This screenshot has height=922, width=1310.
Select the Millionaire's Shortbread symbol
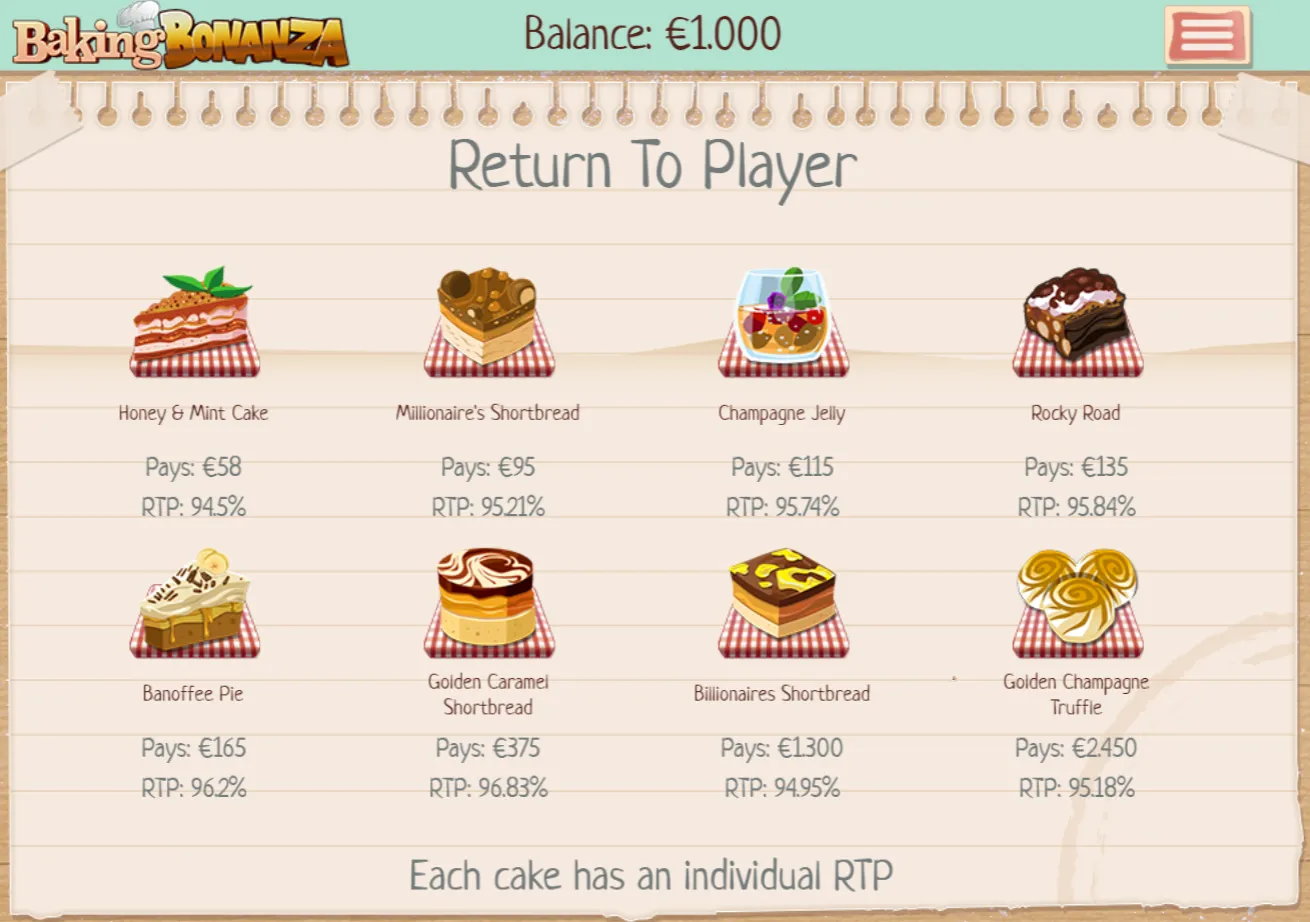[488, 320]
